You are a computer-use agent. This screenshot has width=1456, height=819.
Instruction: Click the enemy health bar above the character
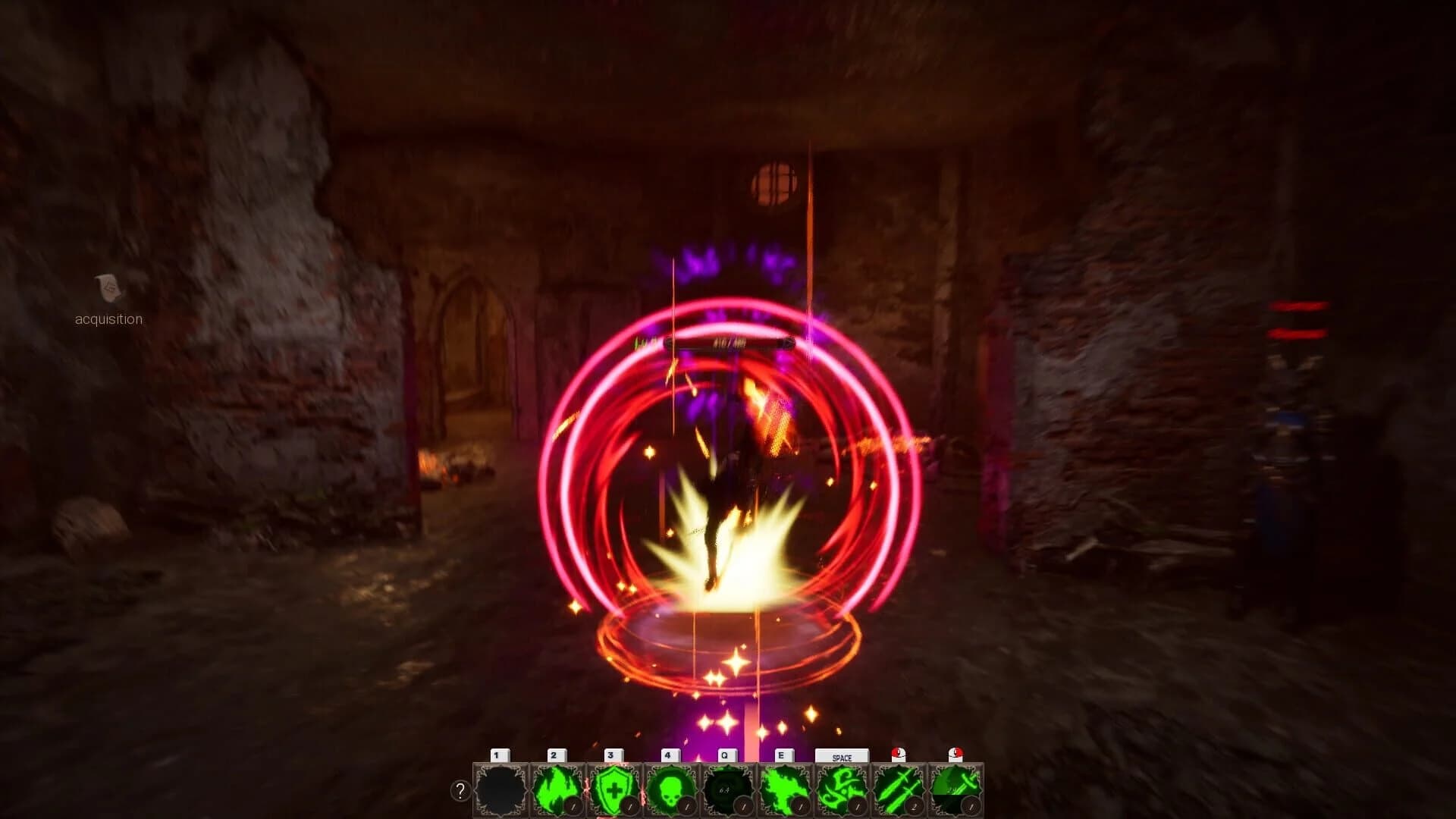(x=728, y=343)
